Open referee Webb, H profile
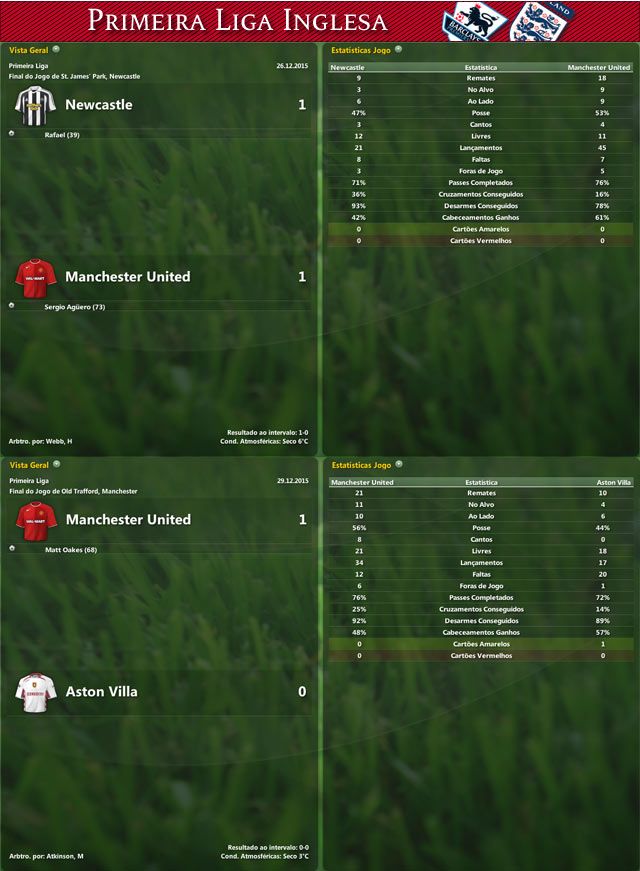The image size is (640, 871). (56, 441)
